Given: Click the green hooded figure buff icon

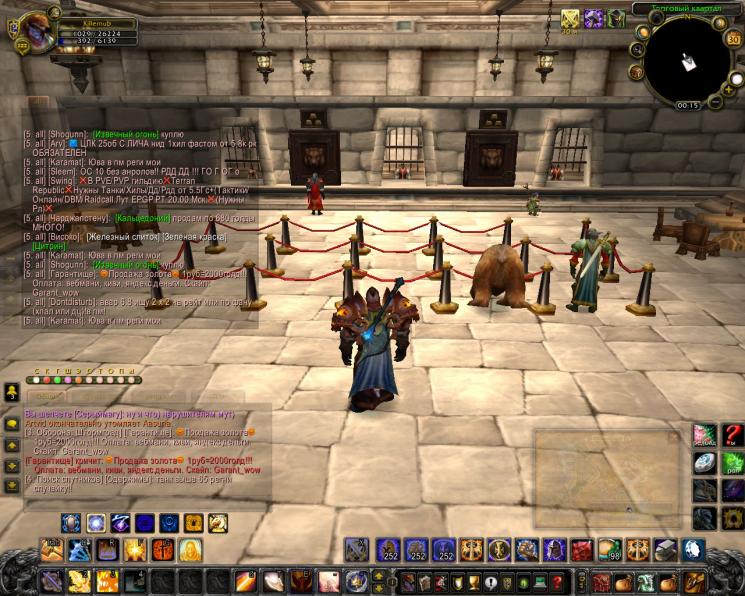Looking at the screenshot, I should tap(617, 19).
